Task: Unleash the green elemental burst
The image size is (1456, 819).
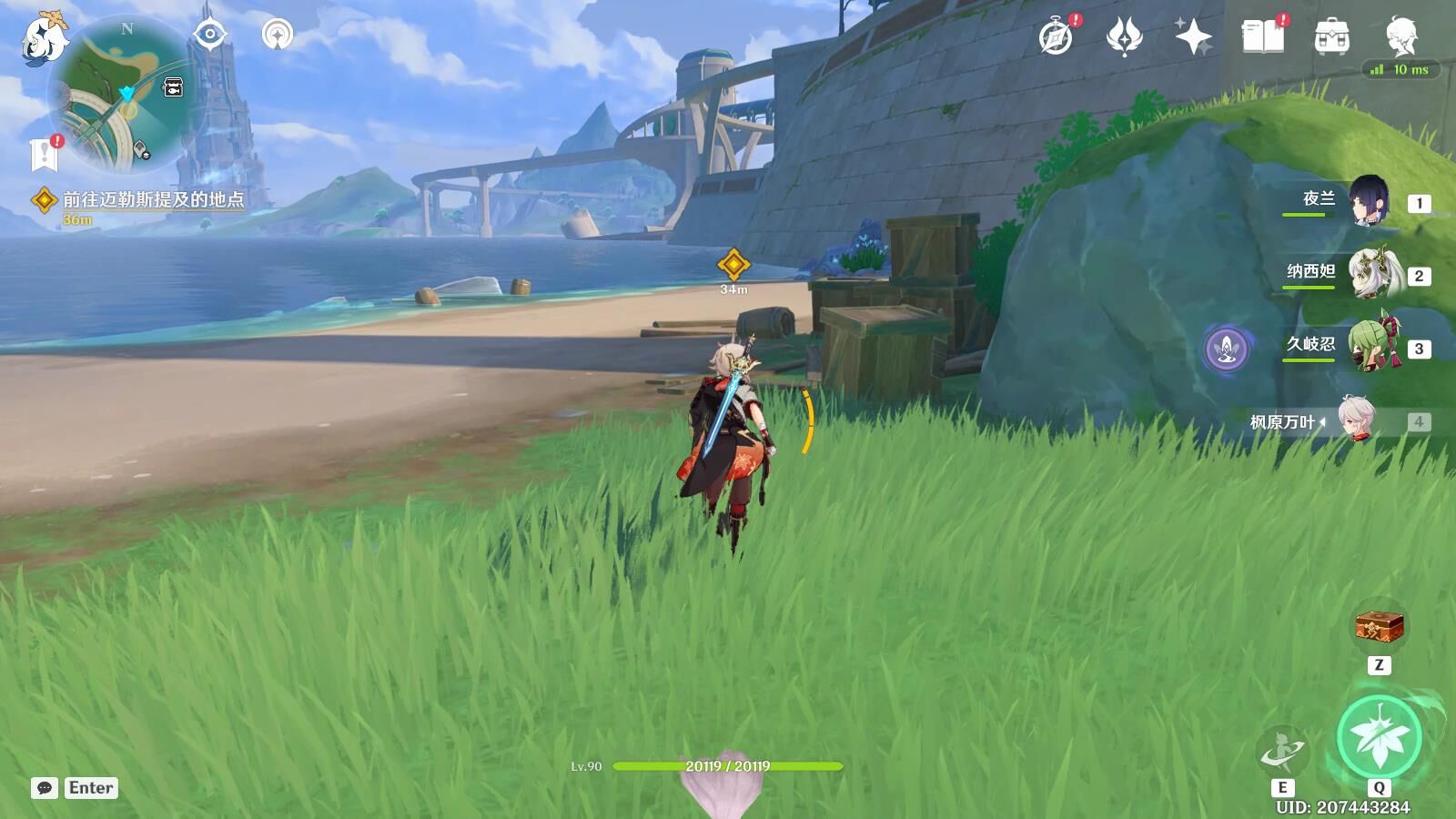Action: 1380,738
